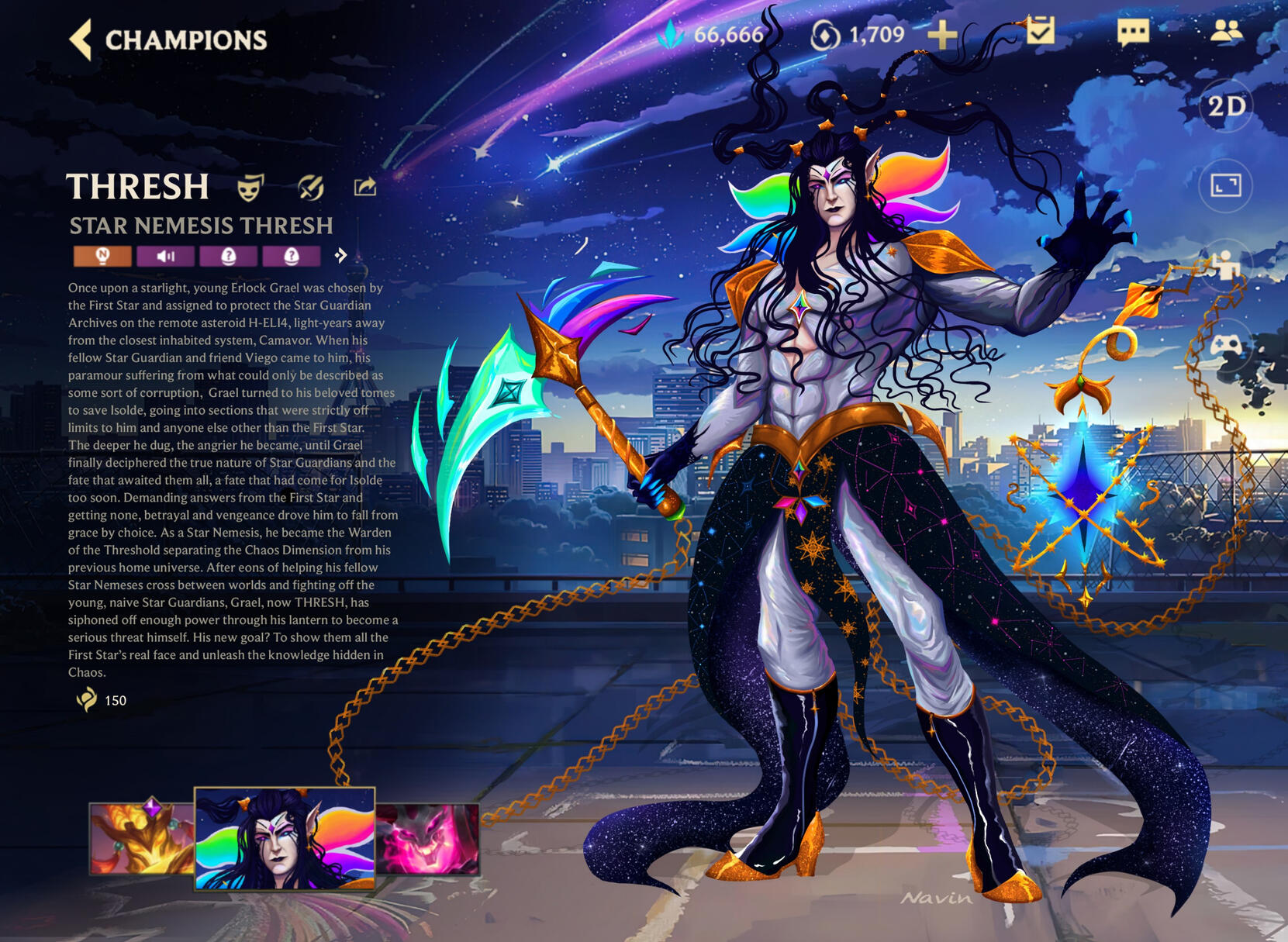Share the Star Nemesis Thresh skin
Screen dimensions: 1288x942
pos(365,187)
